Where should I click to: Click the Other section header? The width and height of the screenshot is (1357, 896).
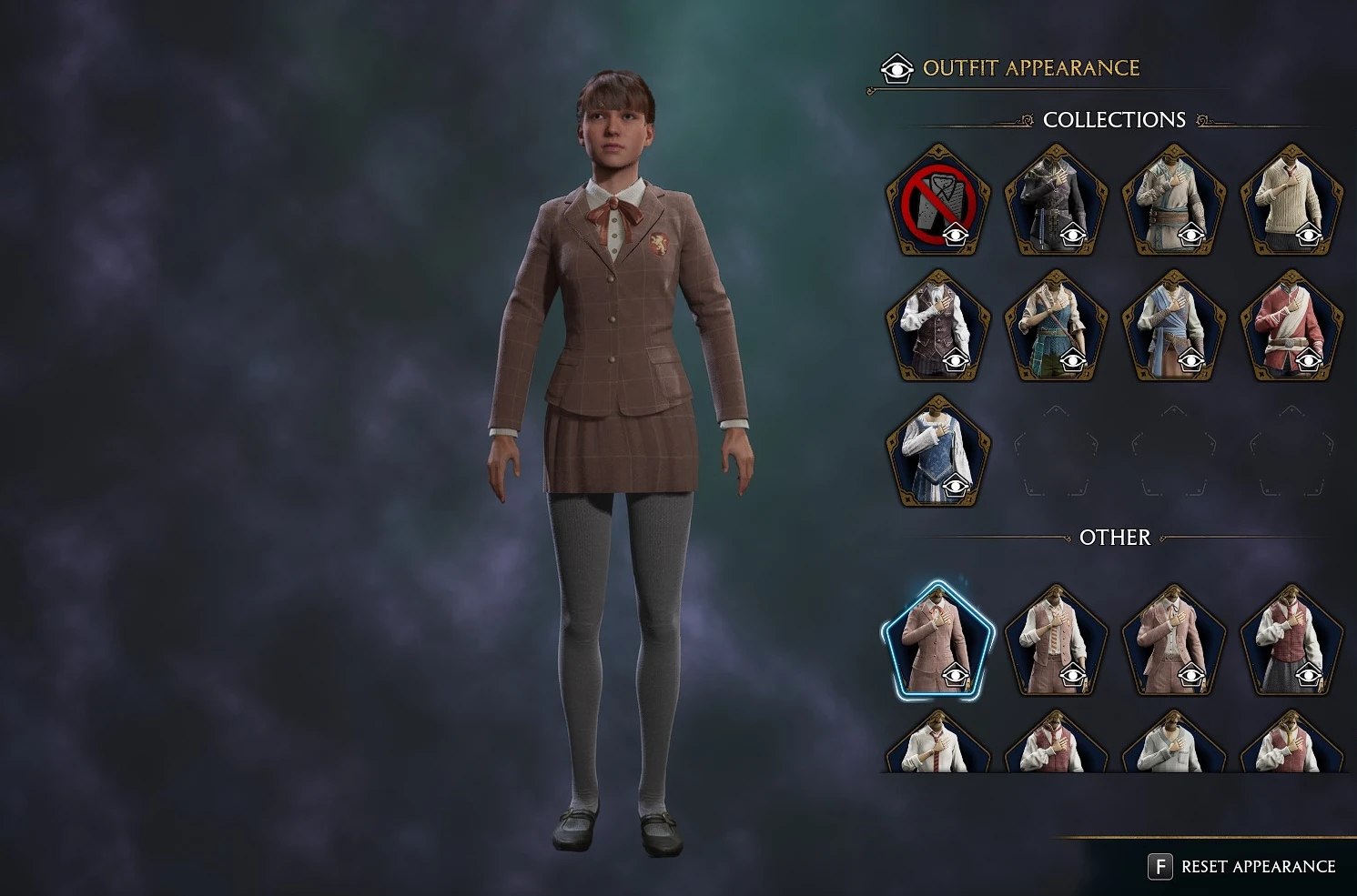[x=1115, y=538]
